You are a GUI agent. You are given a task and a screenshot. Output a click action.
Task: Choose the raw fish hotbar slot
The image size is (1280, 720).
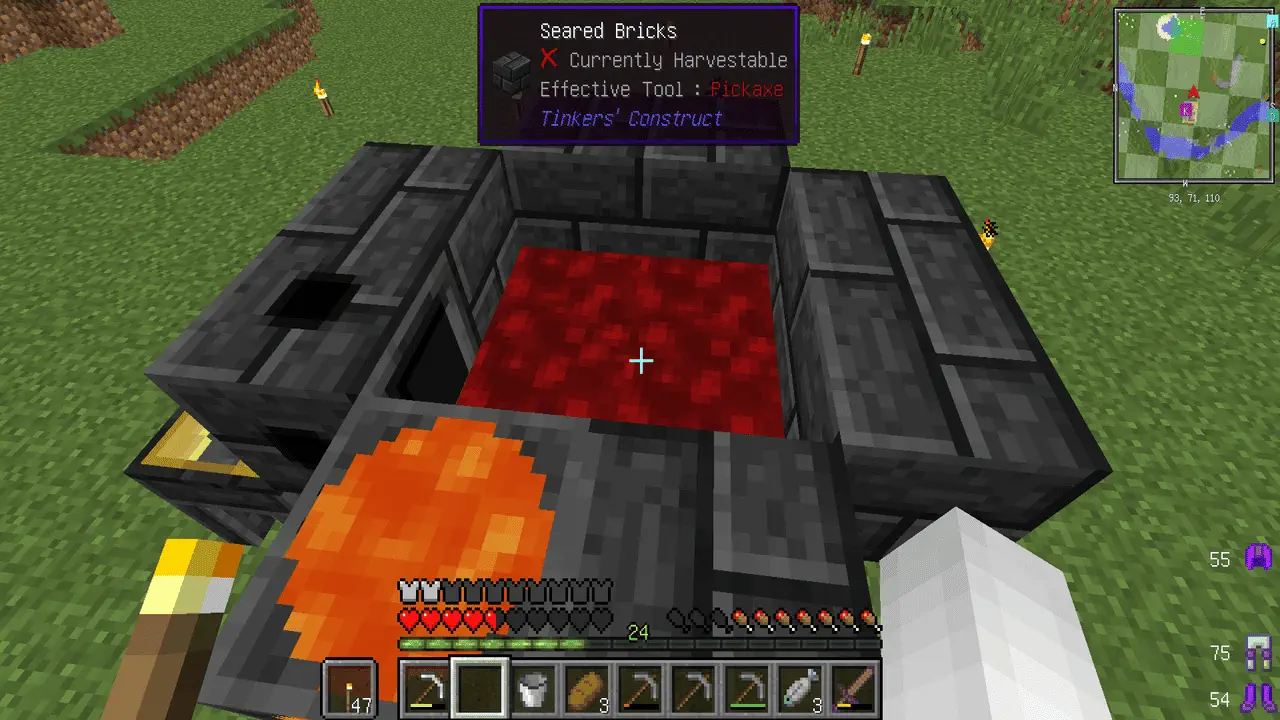coord(801,689)
